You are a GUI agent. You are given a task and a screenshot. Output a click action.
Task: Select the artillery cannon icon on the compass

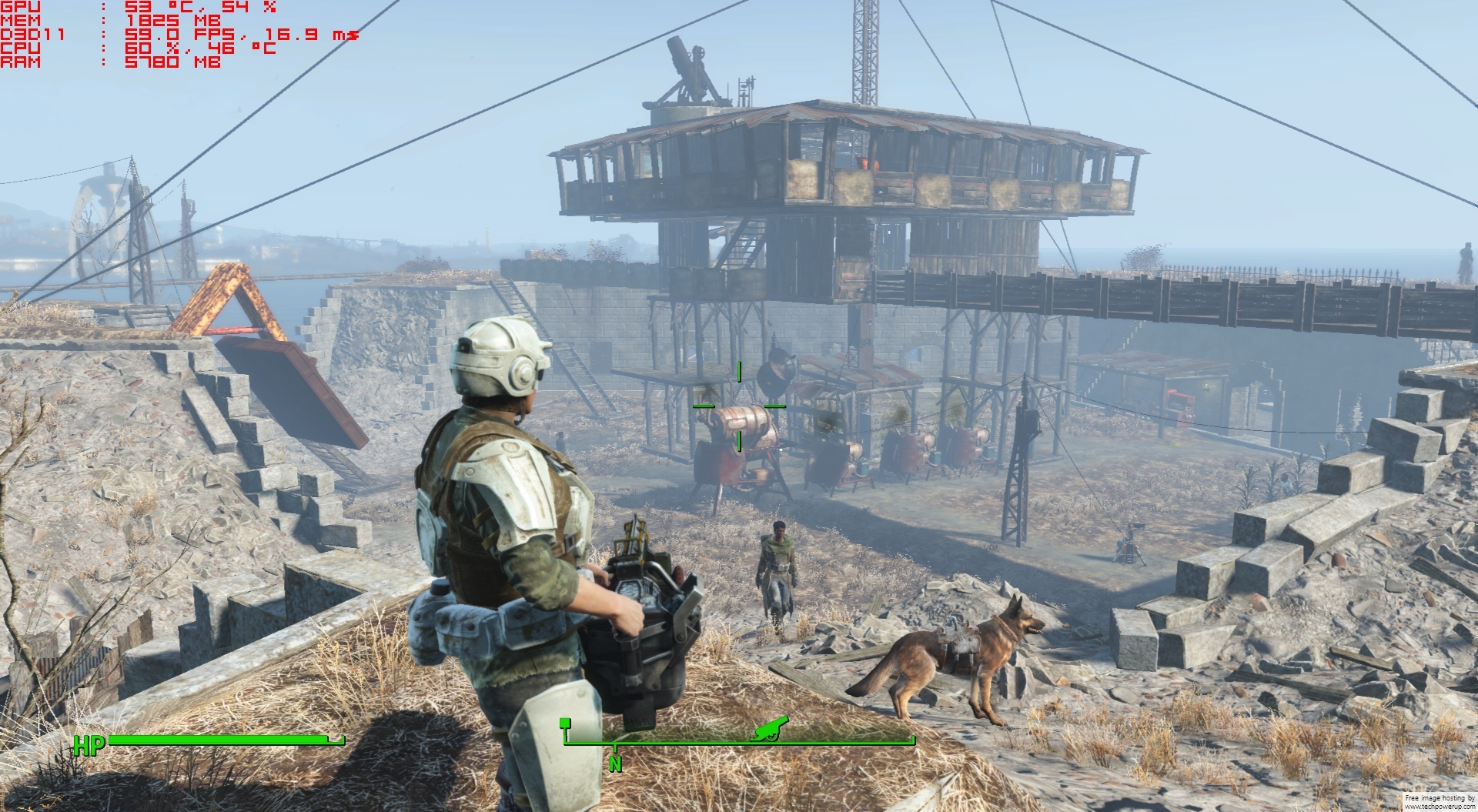[768, 729]
